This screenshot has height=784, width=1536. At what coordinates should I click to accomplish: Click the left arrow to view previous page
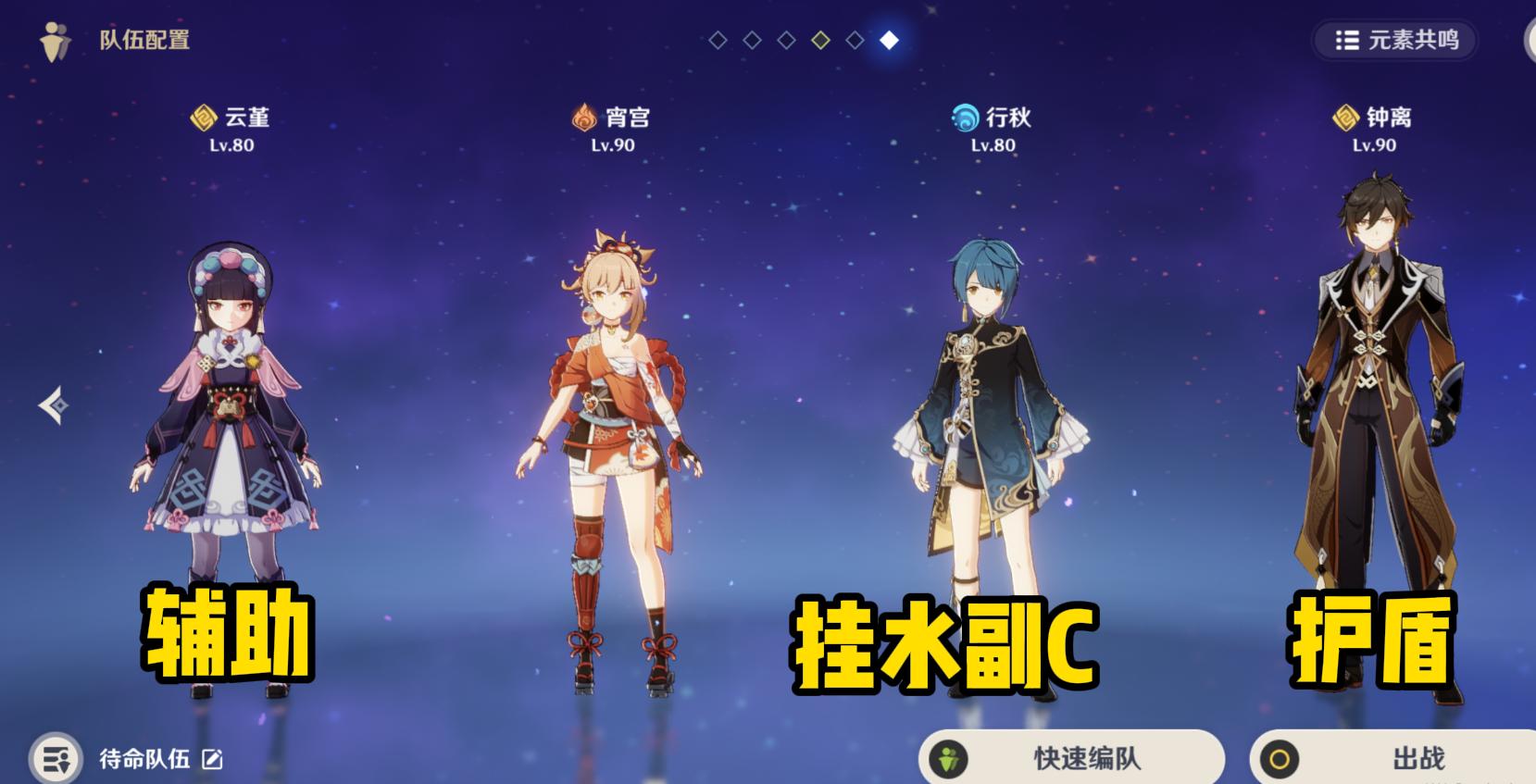tap(53, 405)
